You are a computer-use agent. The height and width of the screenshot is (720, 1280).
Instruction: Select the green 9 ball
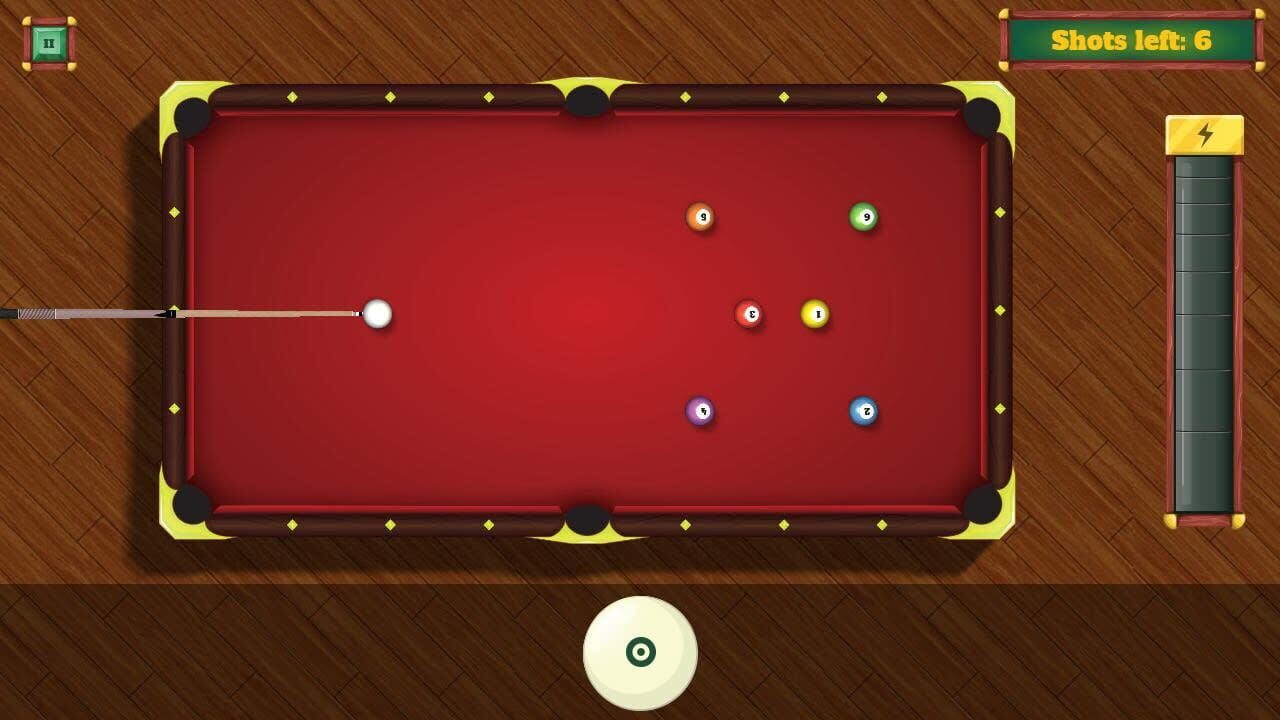pos(864,214)
